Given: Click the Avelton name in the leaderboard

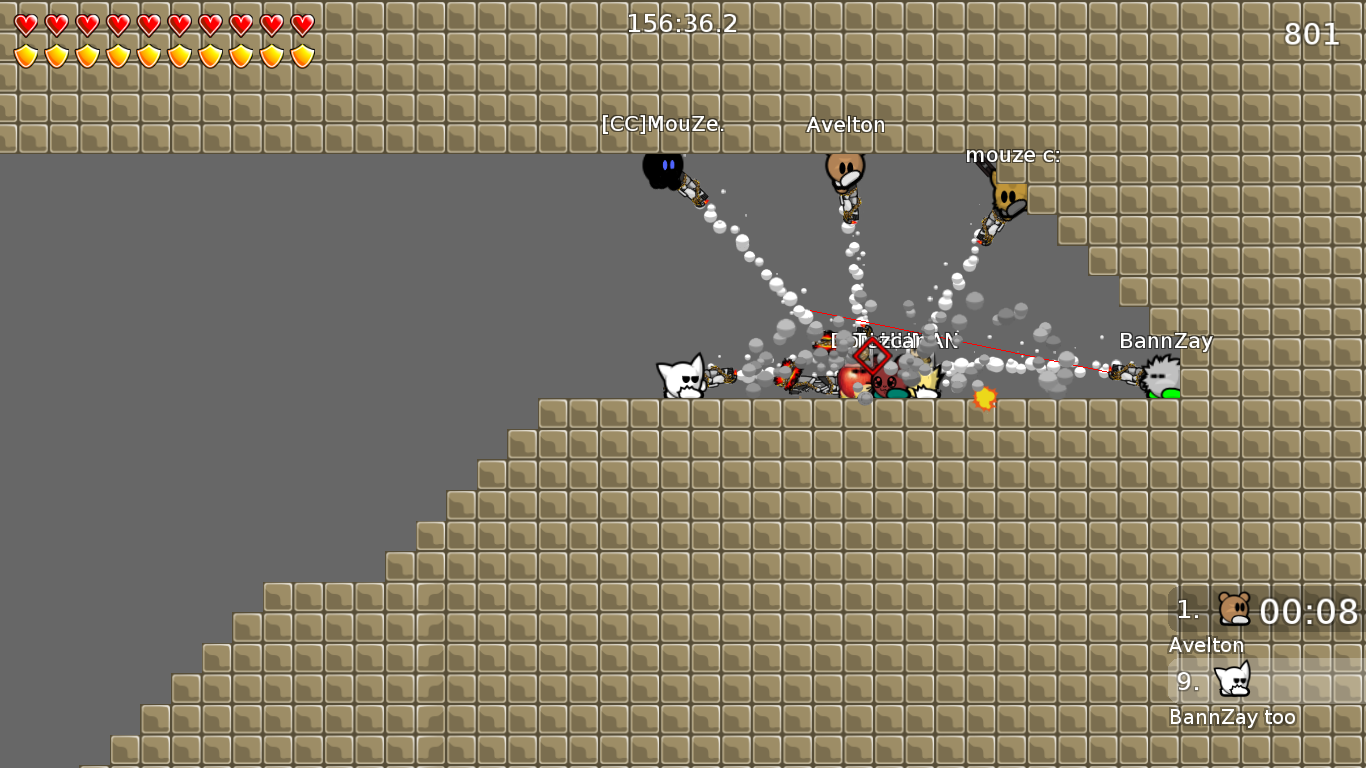Looking at the screenshot, I should pyautogui.click(x=1206, y=645).
